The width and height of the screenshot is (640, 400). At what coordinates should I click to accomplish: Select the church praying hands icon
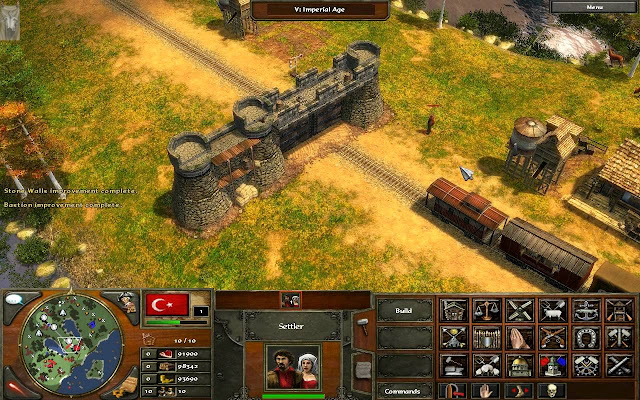520,338
